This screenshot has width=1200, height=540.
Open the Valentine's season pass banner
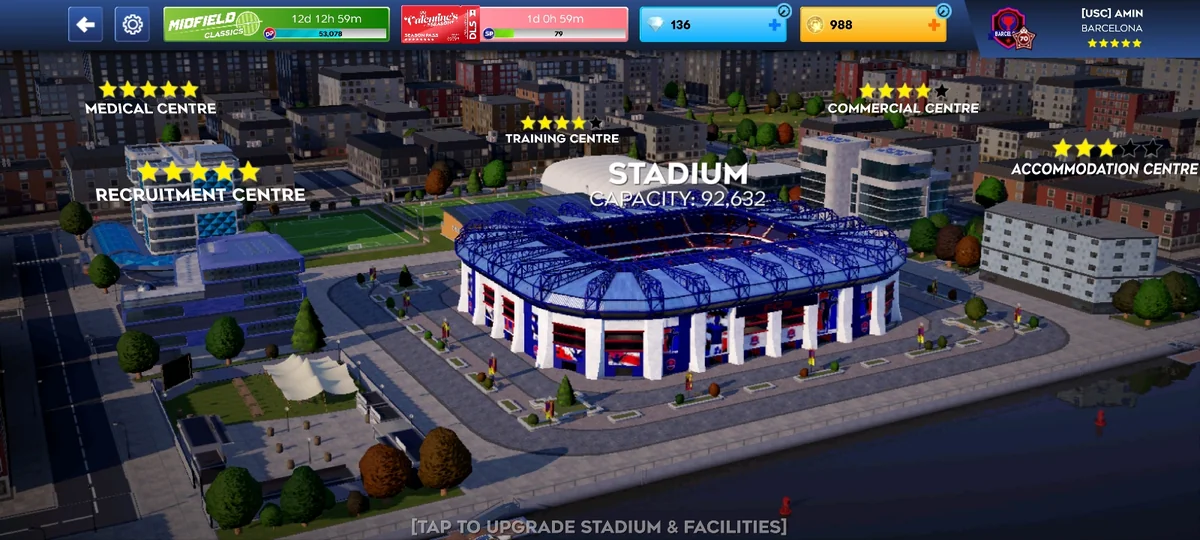(x=514, y=24)
